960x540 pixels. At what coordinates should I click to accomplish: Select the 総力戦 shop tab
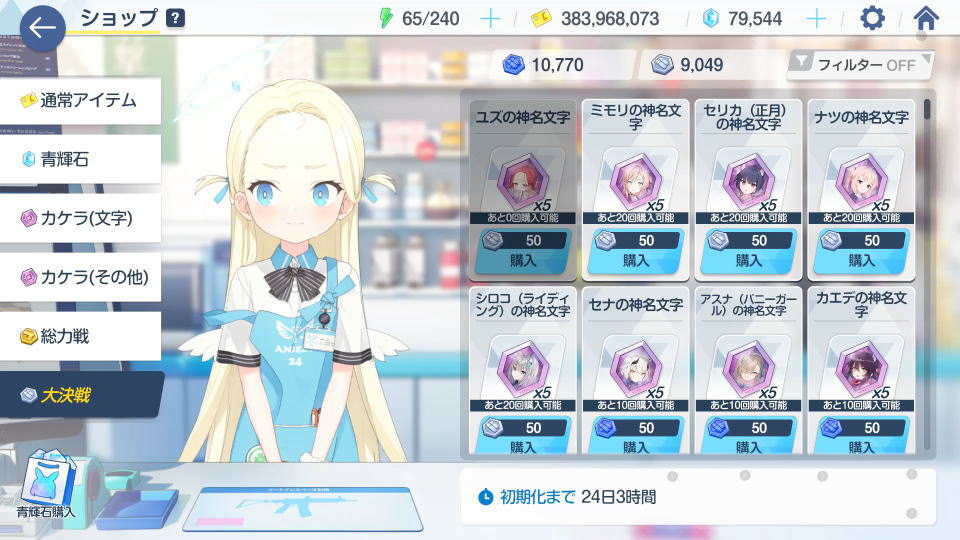(x=80, y=336)
